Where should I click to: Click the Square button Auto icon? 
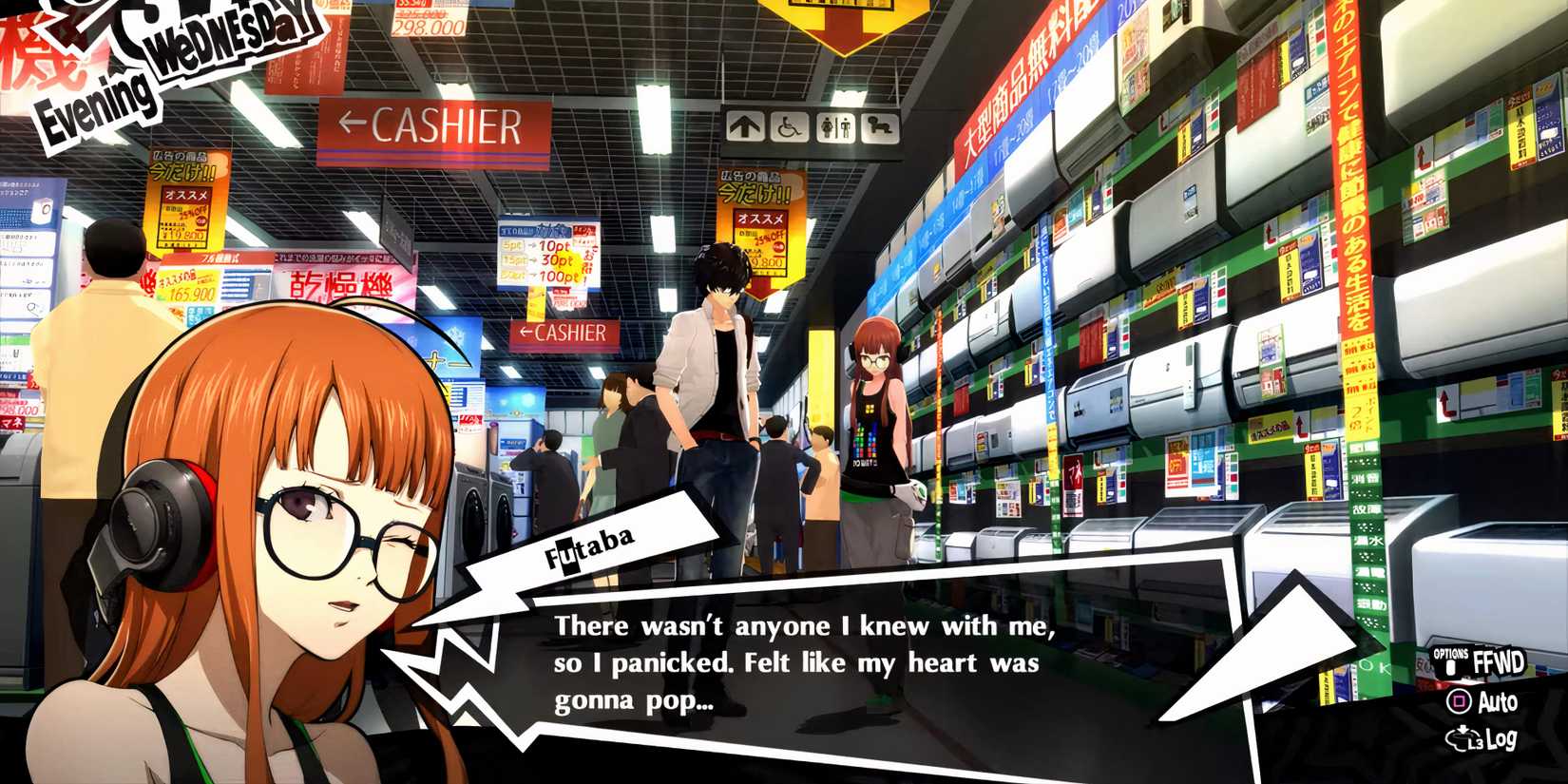(1458, 701)
